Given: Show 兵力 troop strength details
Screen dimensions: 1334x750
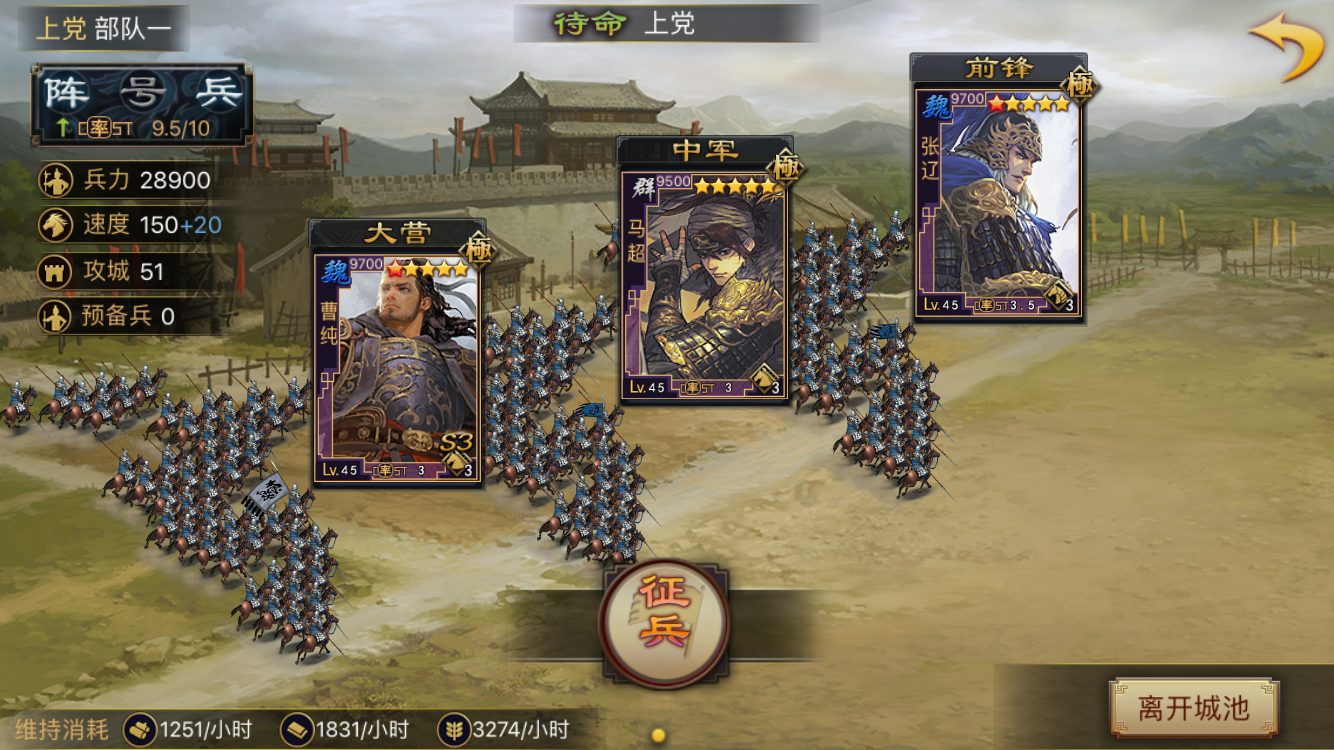Looking at the screenshot, I should 126,180.
